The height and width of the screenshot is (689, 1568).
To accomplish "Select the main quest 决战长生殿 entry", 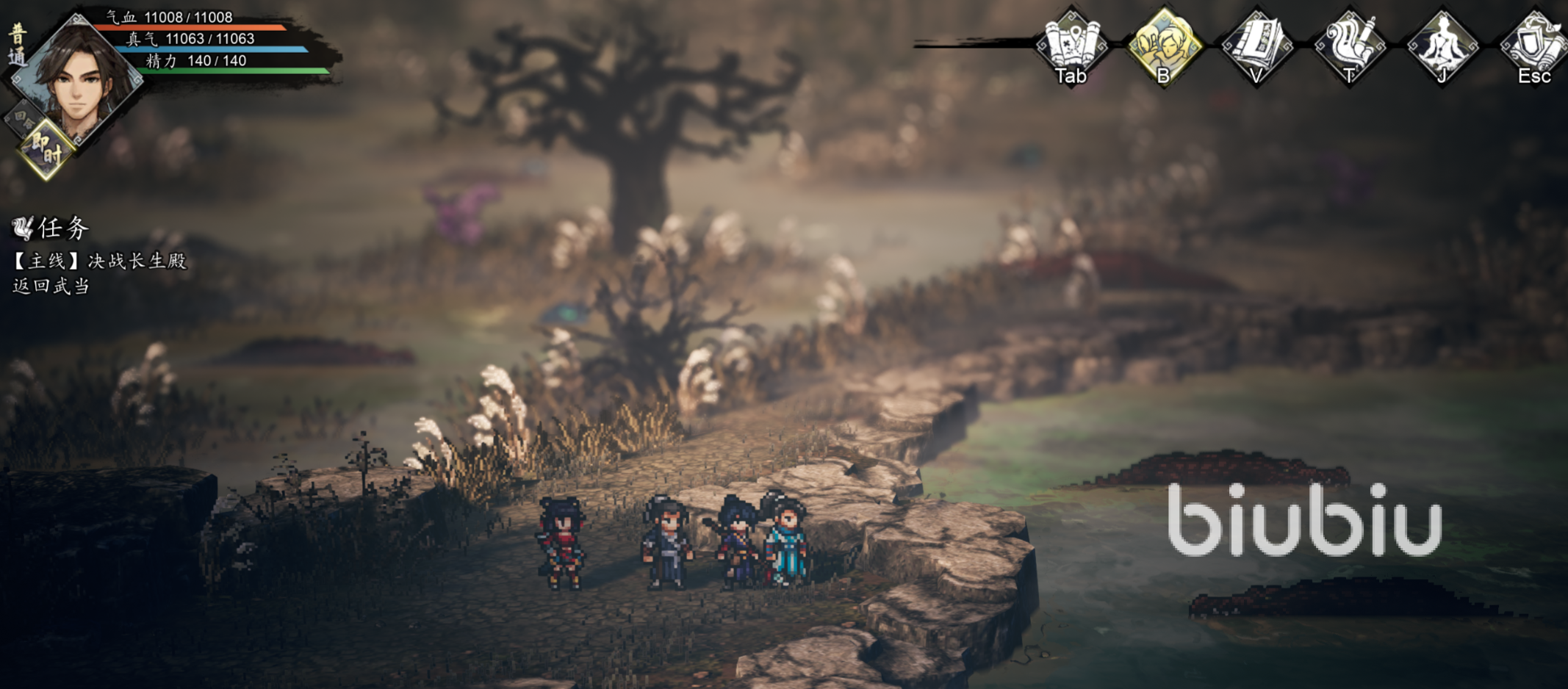I will coord(100,261).
